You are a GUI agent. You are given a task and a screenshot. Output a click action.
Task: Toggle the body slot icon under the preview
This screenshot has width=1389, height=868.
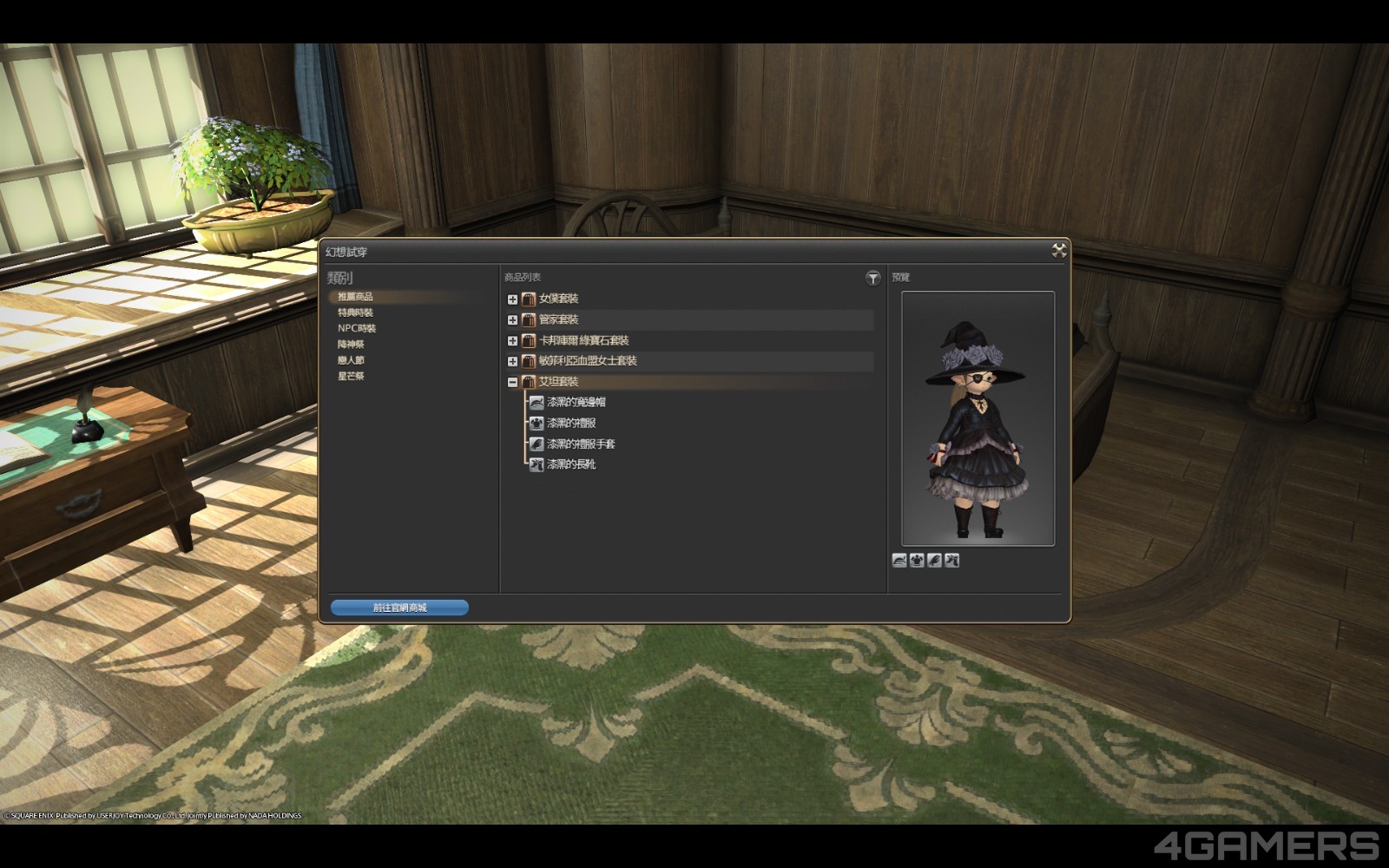pos(917,560)
